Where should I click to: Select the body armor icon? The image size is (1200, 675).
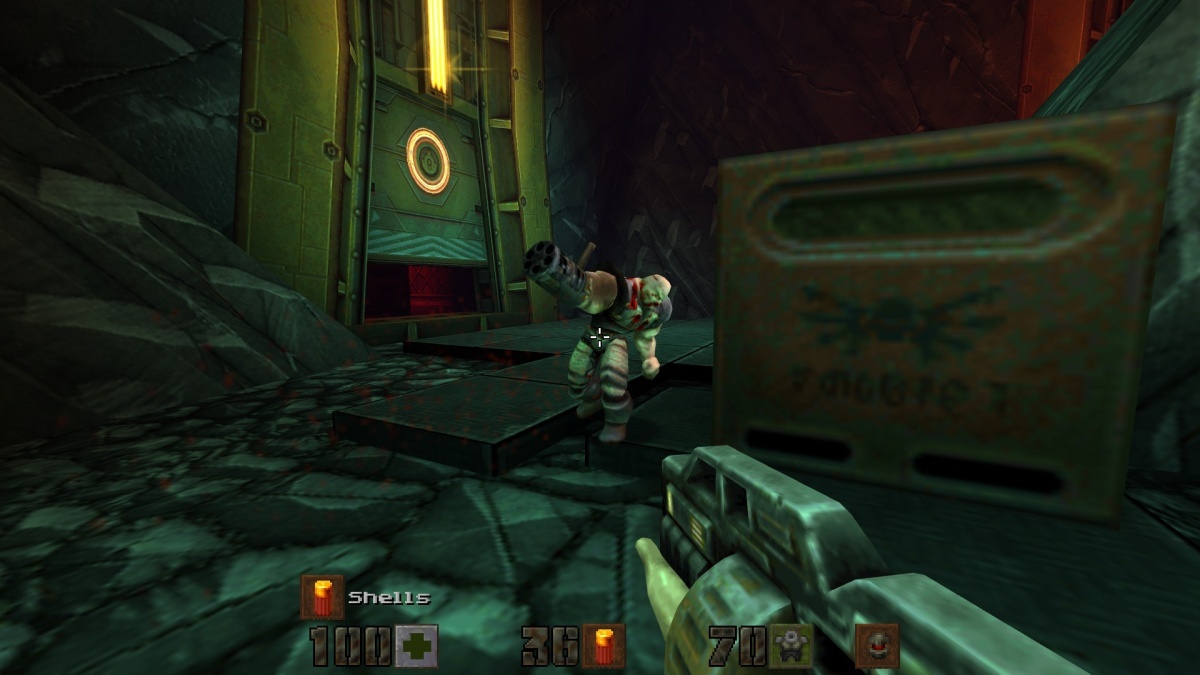click(x=791, y=646)
